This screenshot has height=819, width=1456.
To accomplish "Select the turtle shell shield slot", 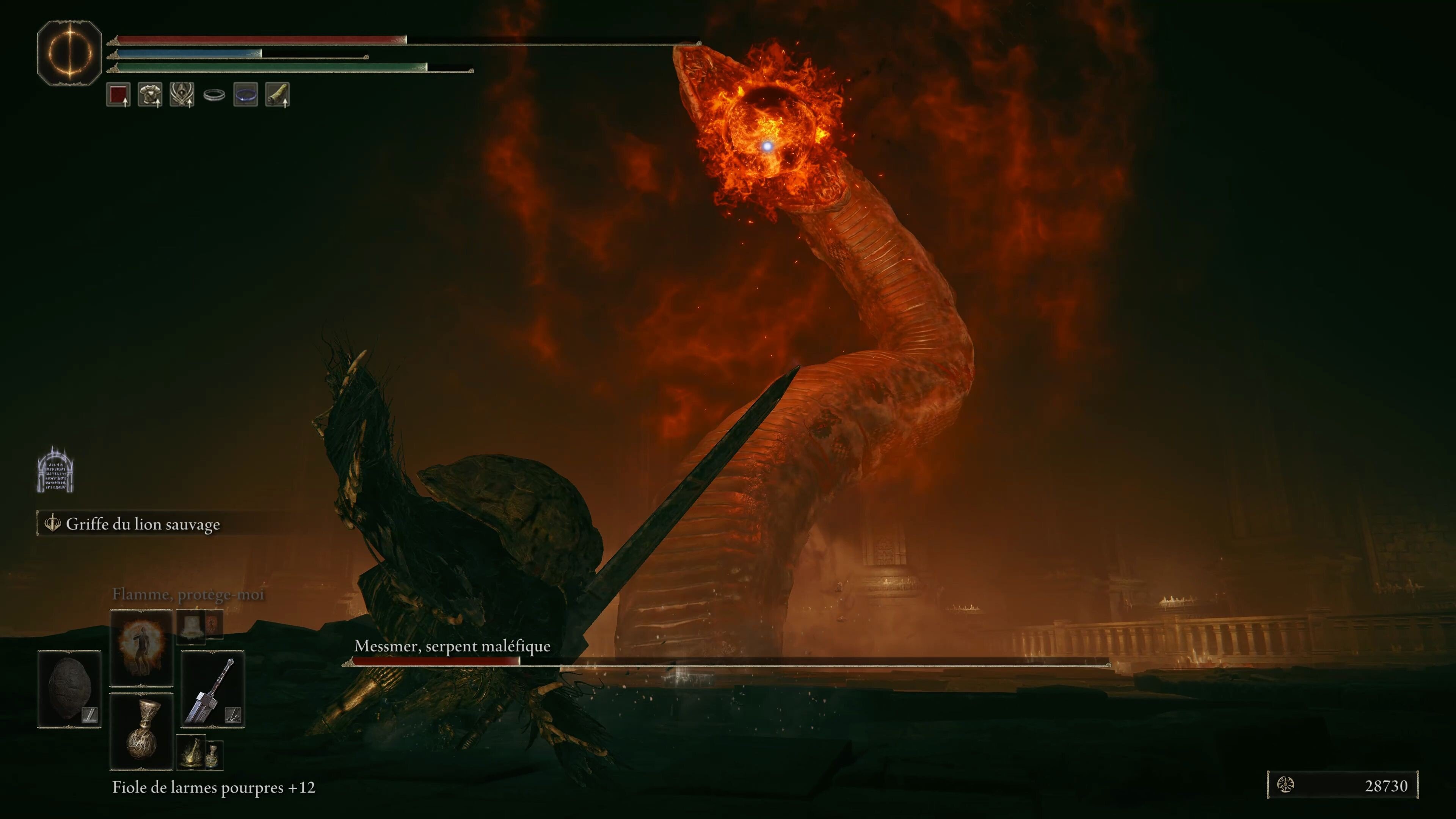I will tap(69, 689).
